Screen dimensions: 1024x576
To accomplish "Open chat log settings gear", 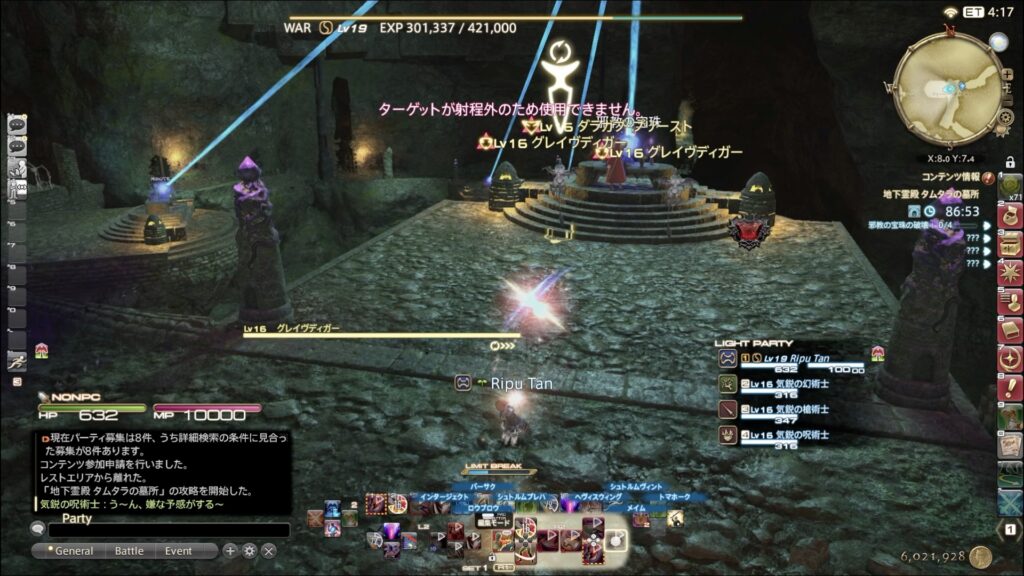I will coord(249,551).
